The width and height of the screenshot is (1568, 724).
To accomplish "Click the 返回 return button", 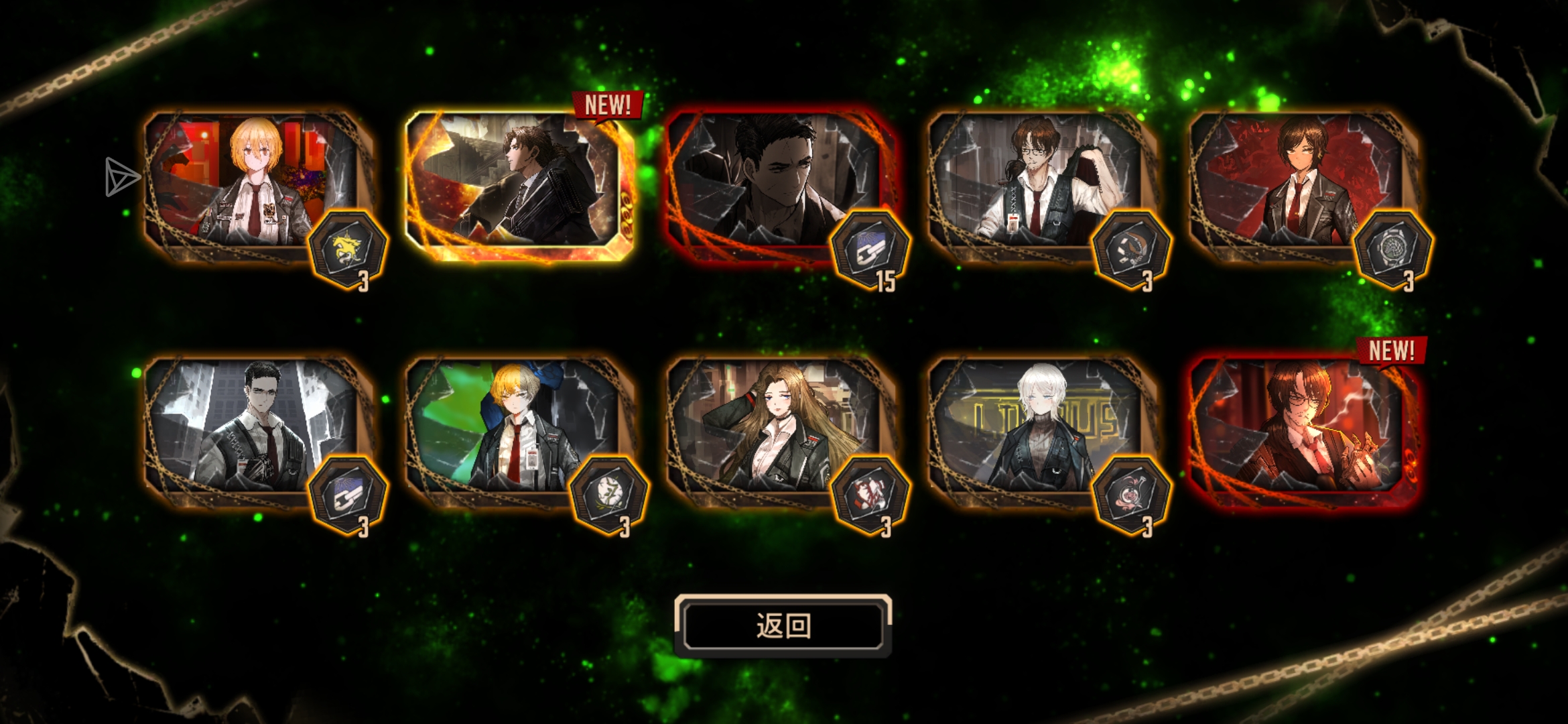I will pos(783,625).
